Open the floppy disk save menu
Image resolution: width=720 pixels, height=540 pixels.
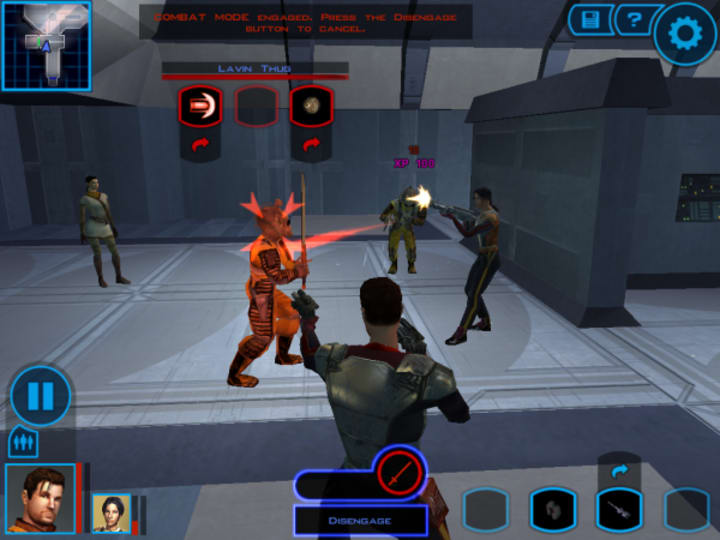click(588, 19)
